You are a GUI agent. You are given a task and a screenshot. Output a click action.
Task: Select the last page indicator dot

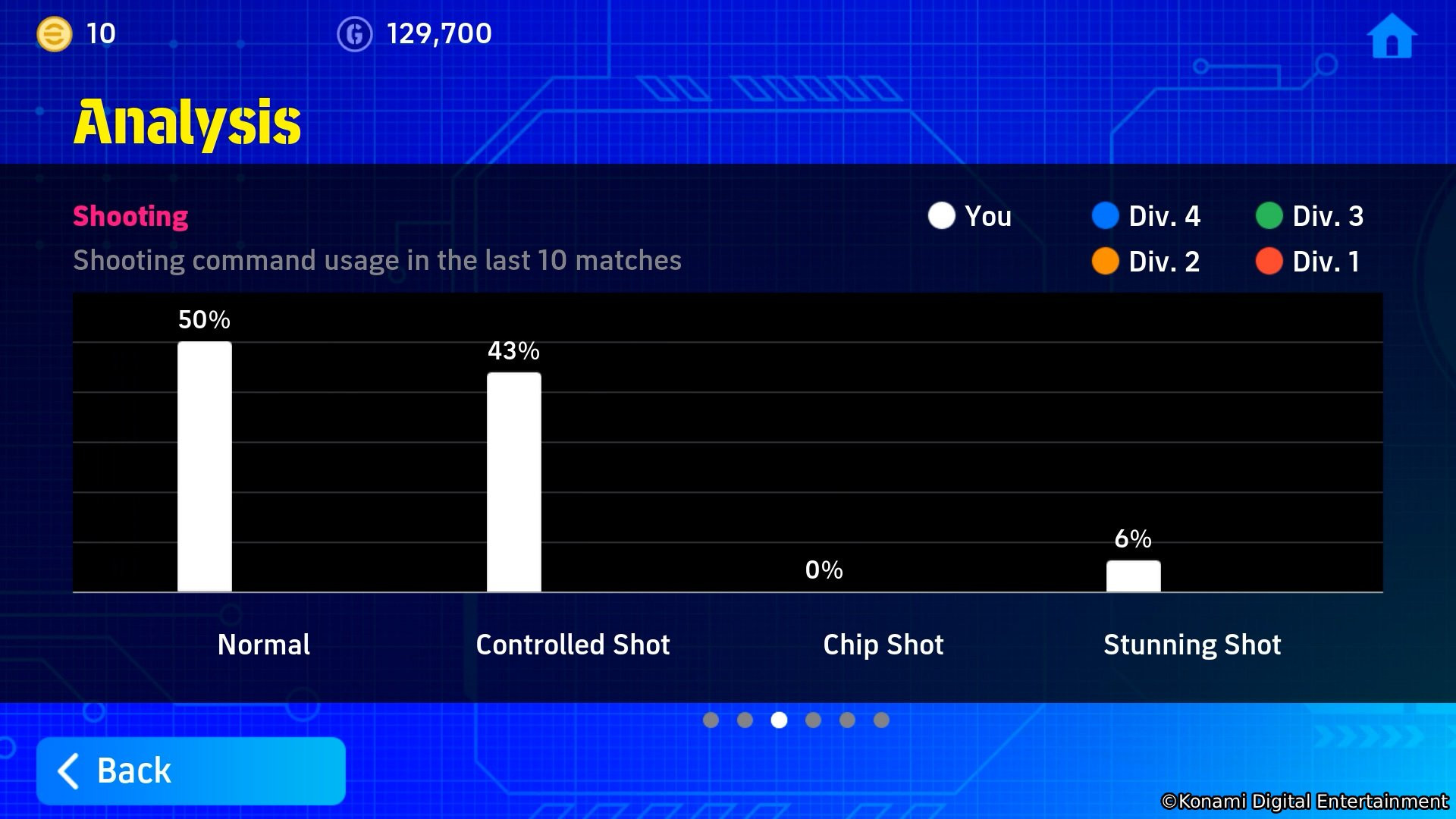[x=881, y=721]
